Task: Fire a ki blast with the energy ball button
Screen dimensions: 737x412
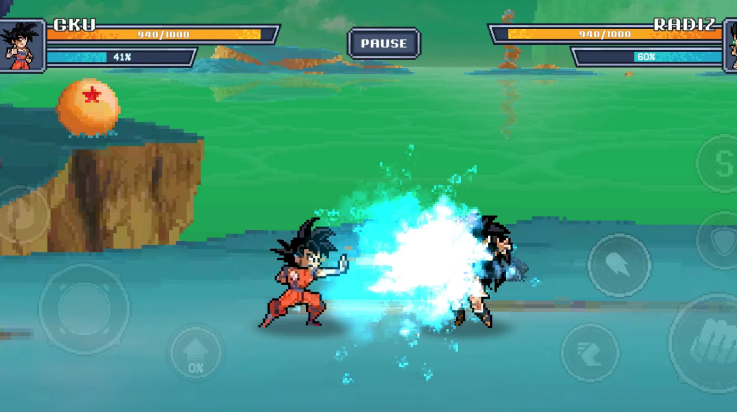Action: click(618, 265)
